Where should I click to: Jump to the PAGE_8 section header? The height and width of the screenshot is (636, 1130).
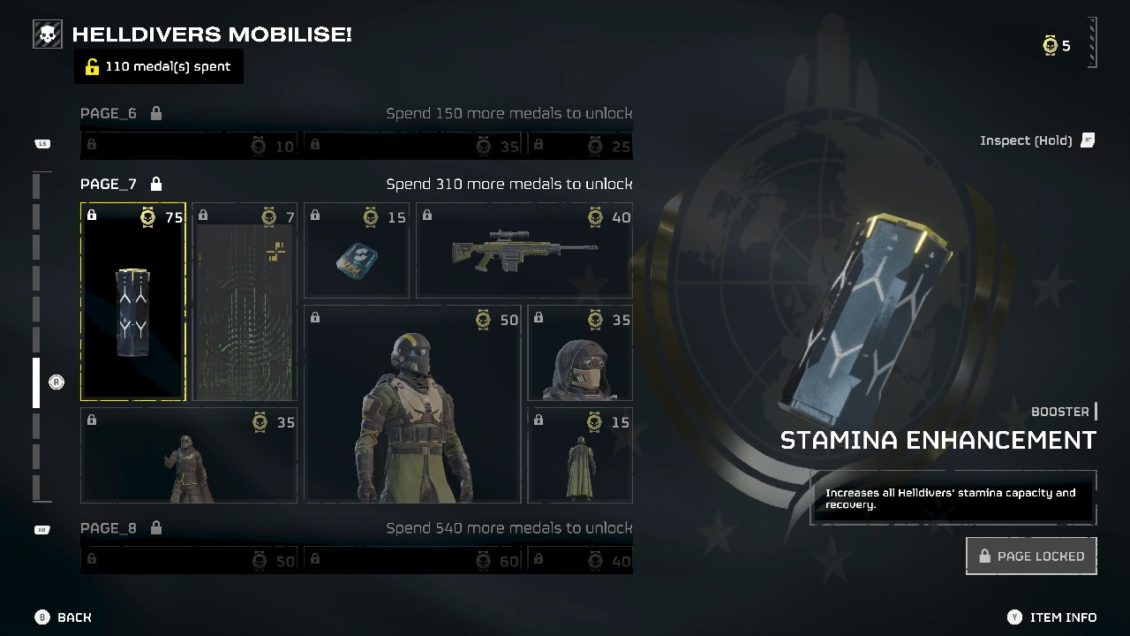point(109,528)
